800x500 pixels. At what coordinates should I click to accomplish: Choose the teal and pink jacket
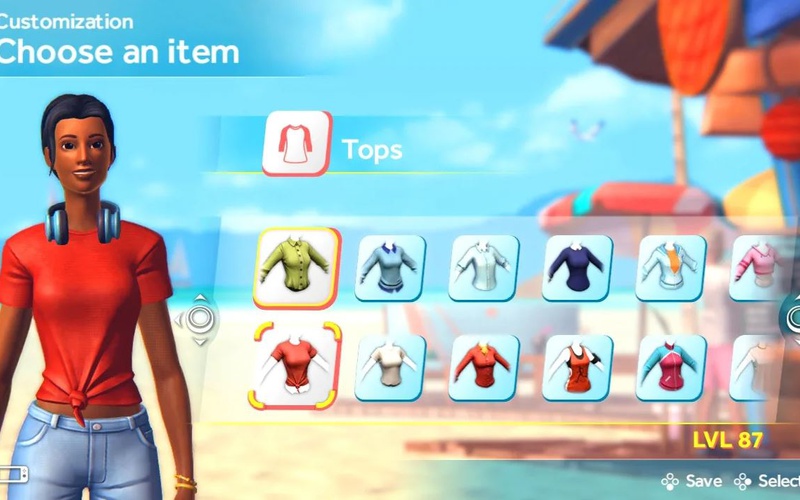671,367
